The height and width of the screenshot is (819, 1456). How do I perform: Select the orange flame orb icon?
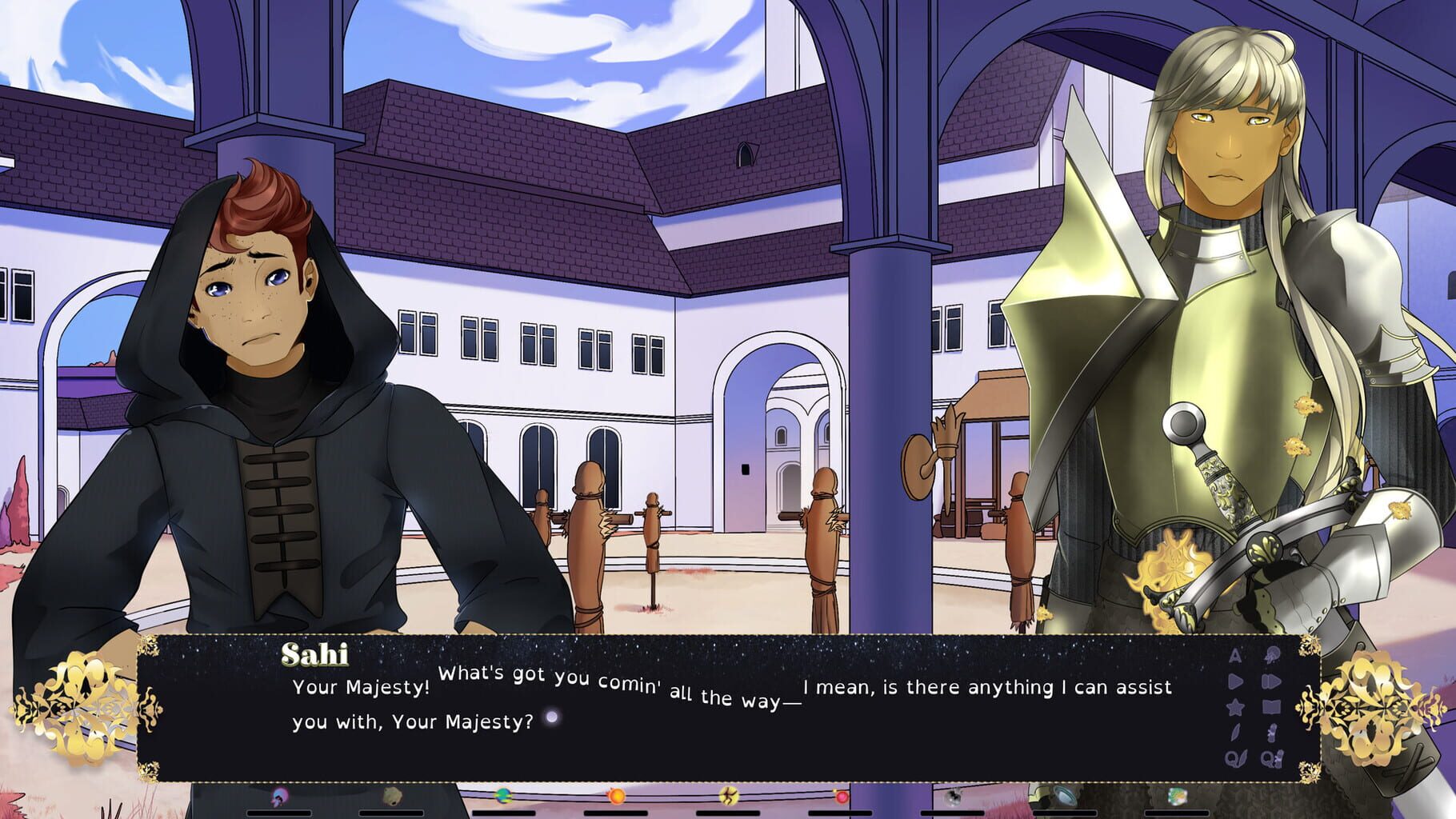pyautogui.click(x=618, y=798)
